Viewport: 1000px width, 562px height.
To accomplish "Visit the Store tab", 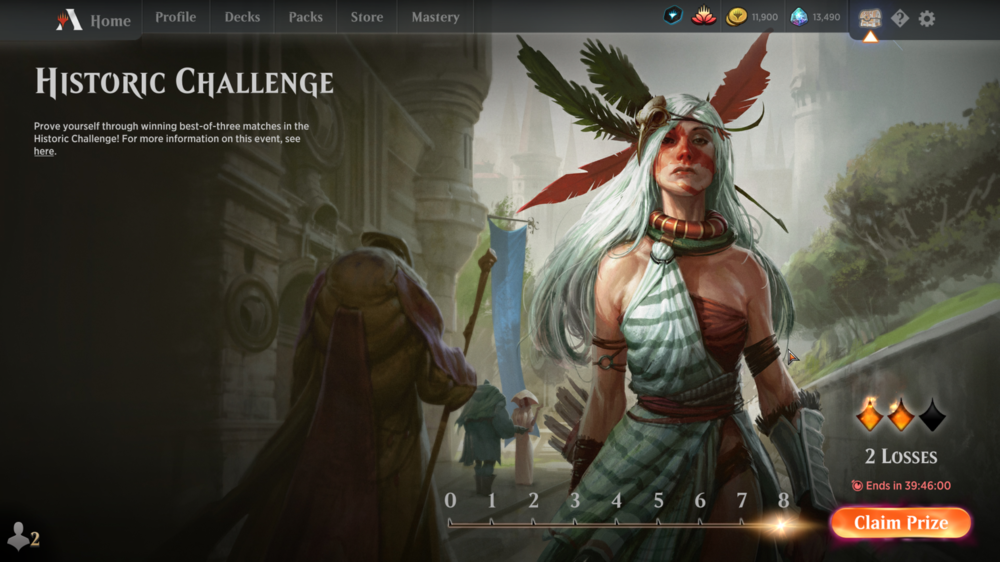I will pyautogui.click(x=366, y=17).
